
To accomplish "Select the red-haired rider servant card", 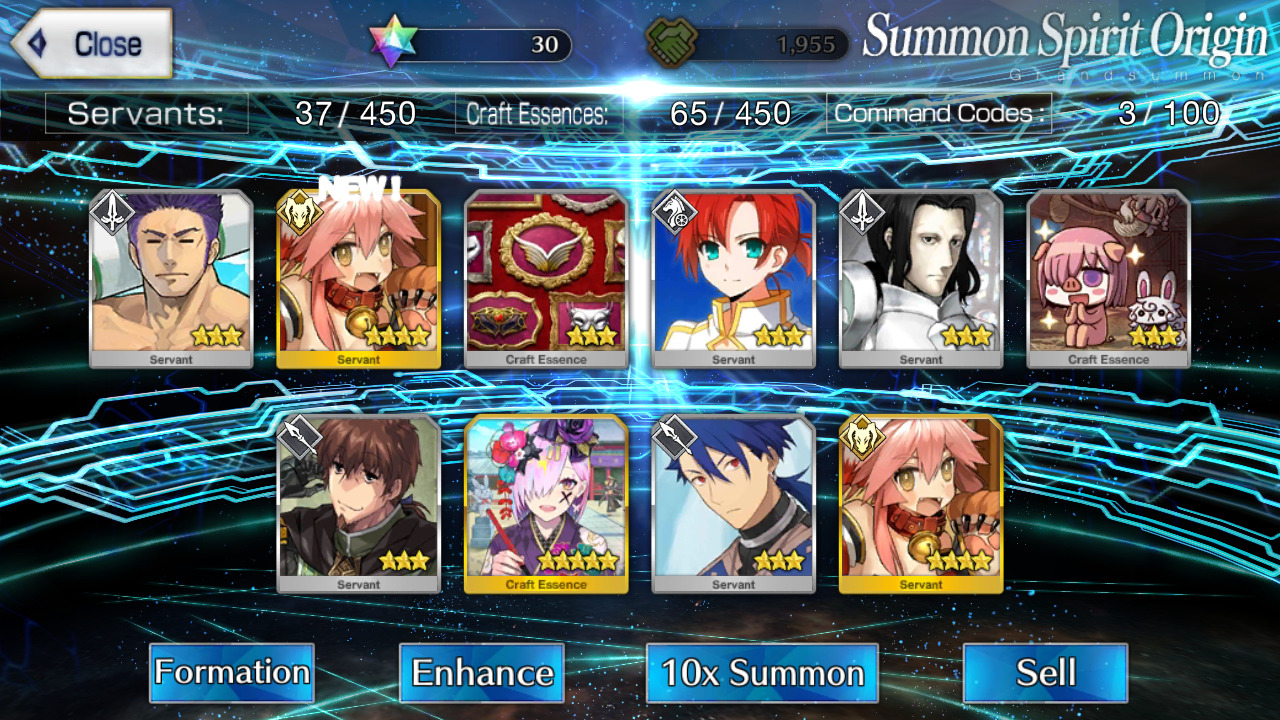I will pos(734,279).
